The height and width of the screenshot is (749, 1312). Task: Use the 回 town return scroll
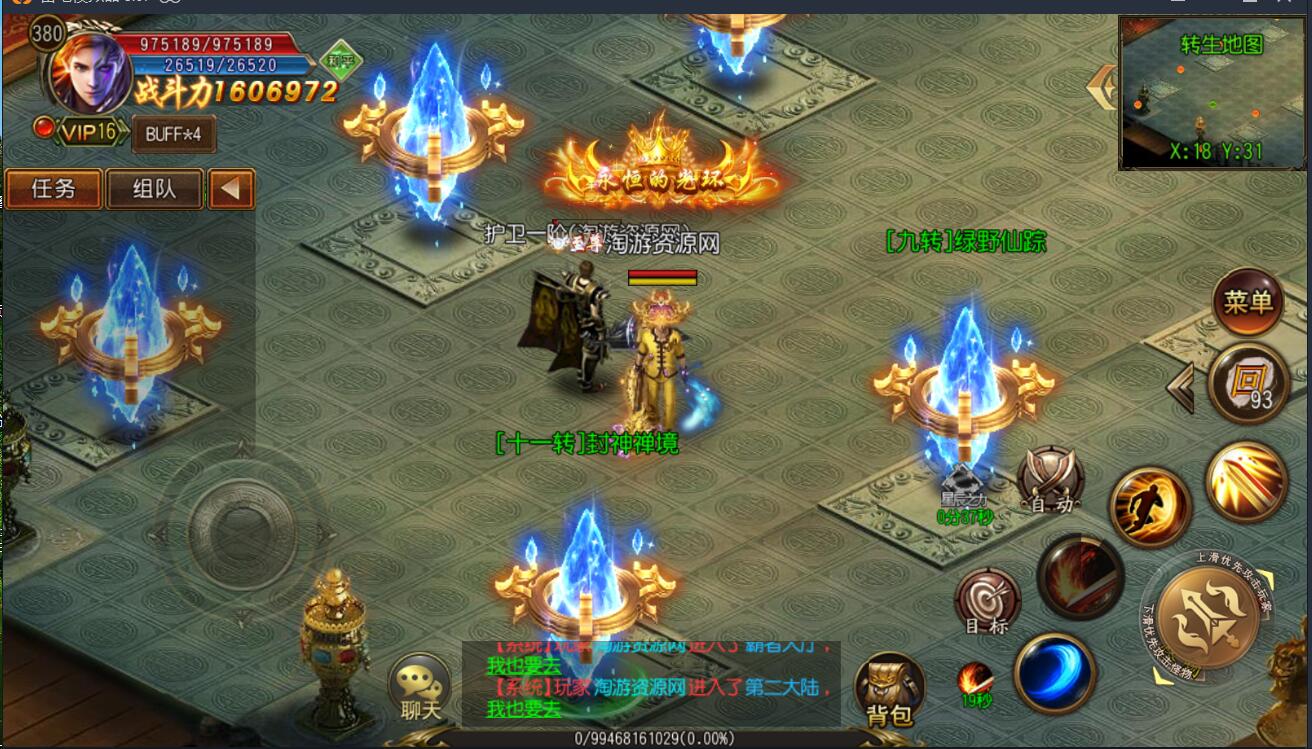[x=1247, y=383]
